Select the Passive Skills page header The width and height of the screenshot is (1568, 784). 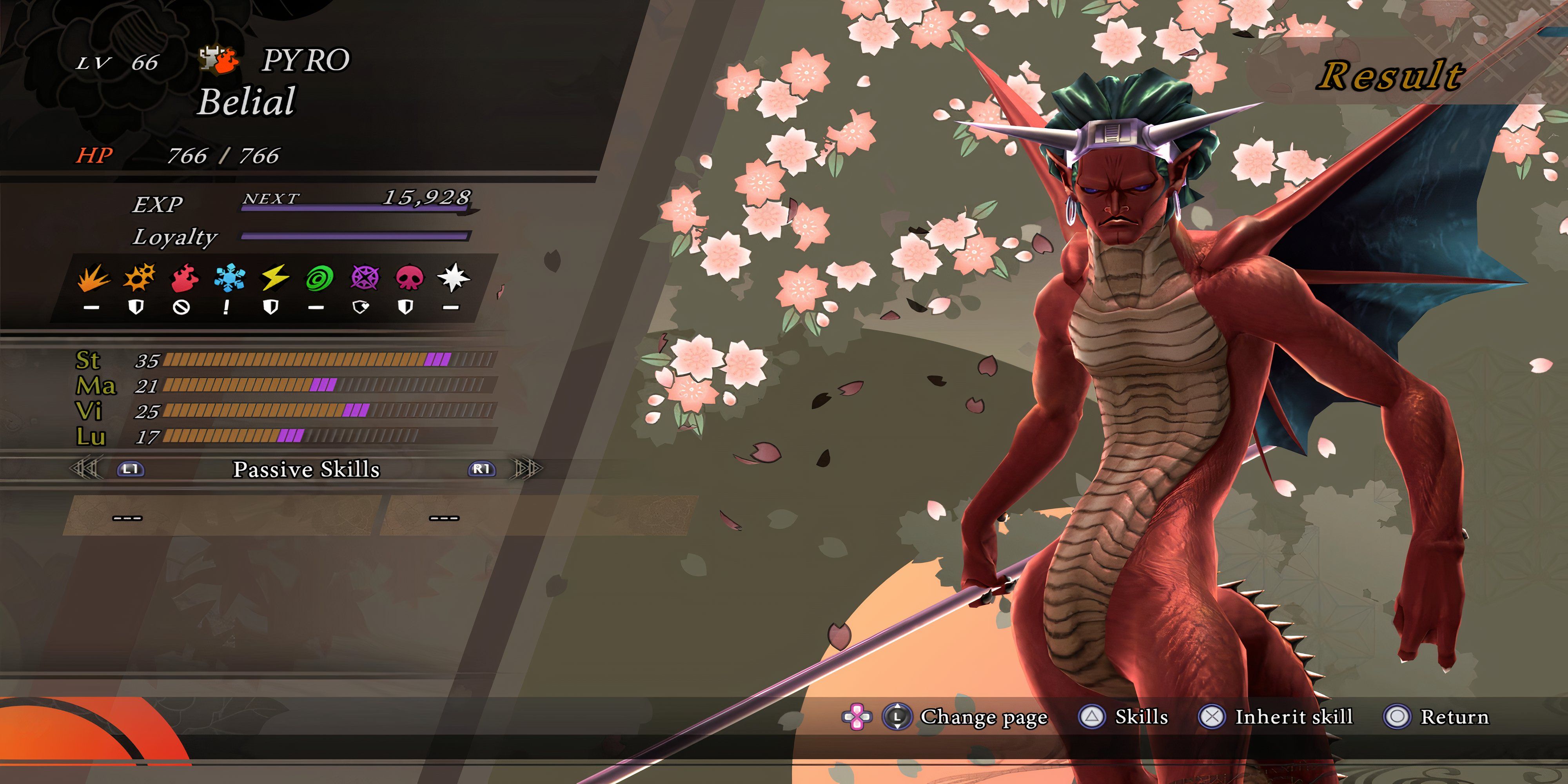point(306,469)
